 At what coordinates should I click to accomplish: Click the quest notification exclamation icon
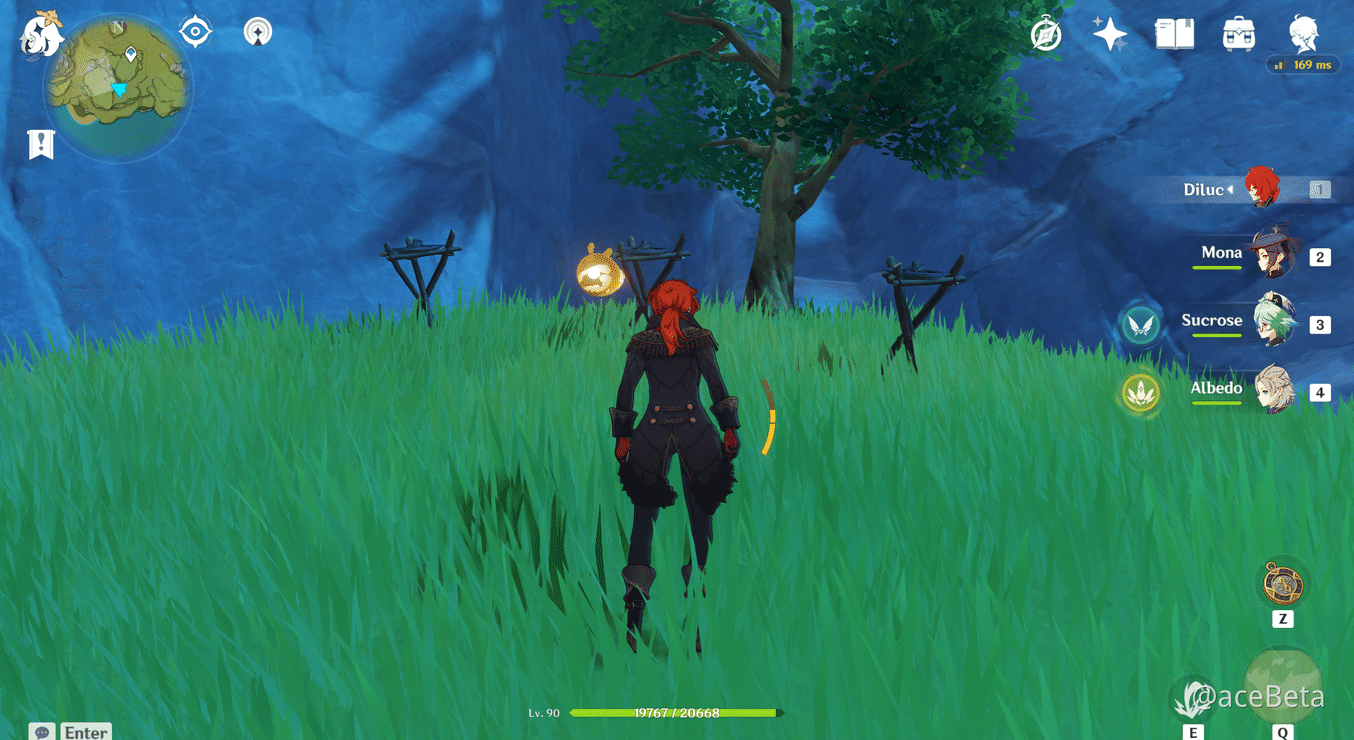[x=40, y=143]
